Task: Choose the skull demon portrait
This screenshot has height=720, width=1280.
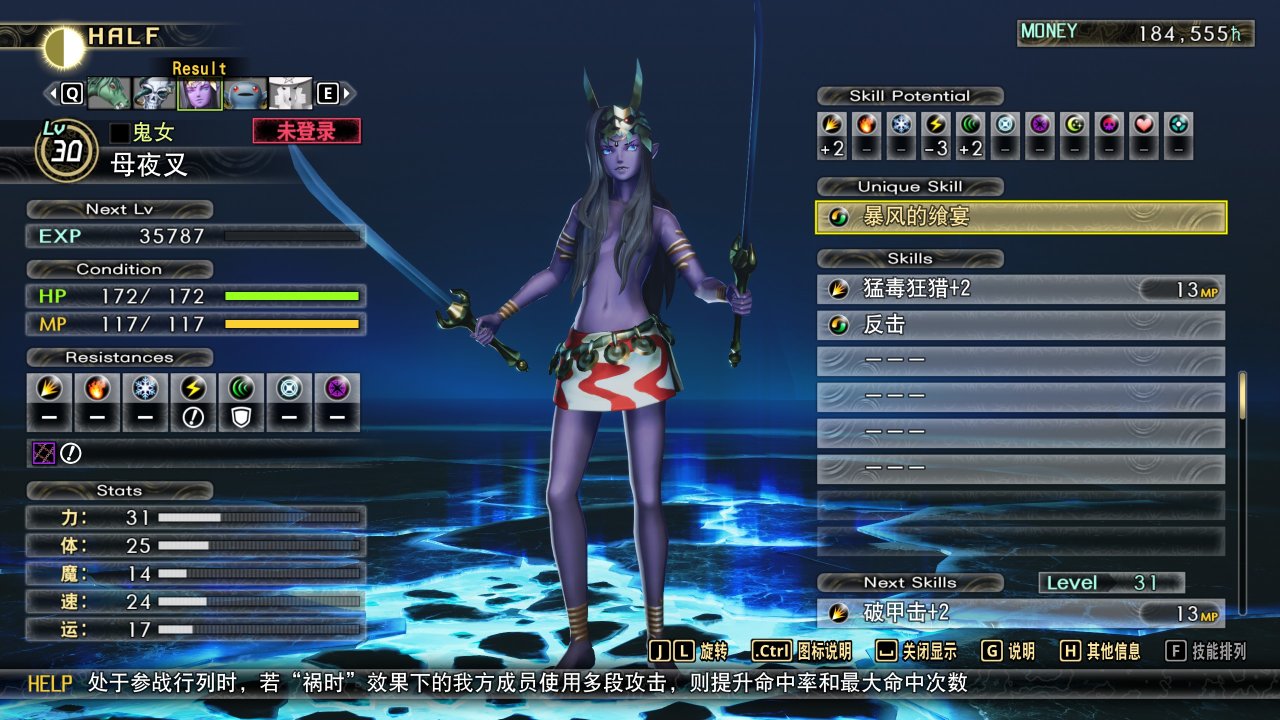Action: [x=154, y=94]
